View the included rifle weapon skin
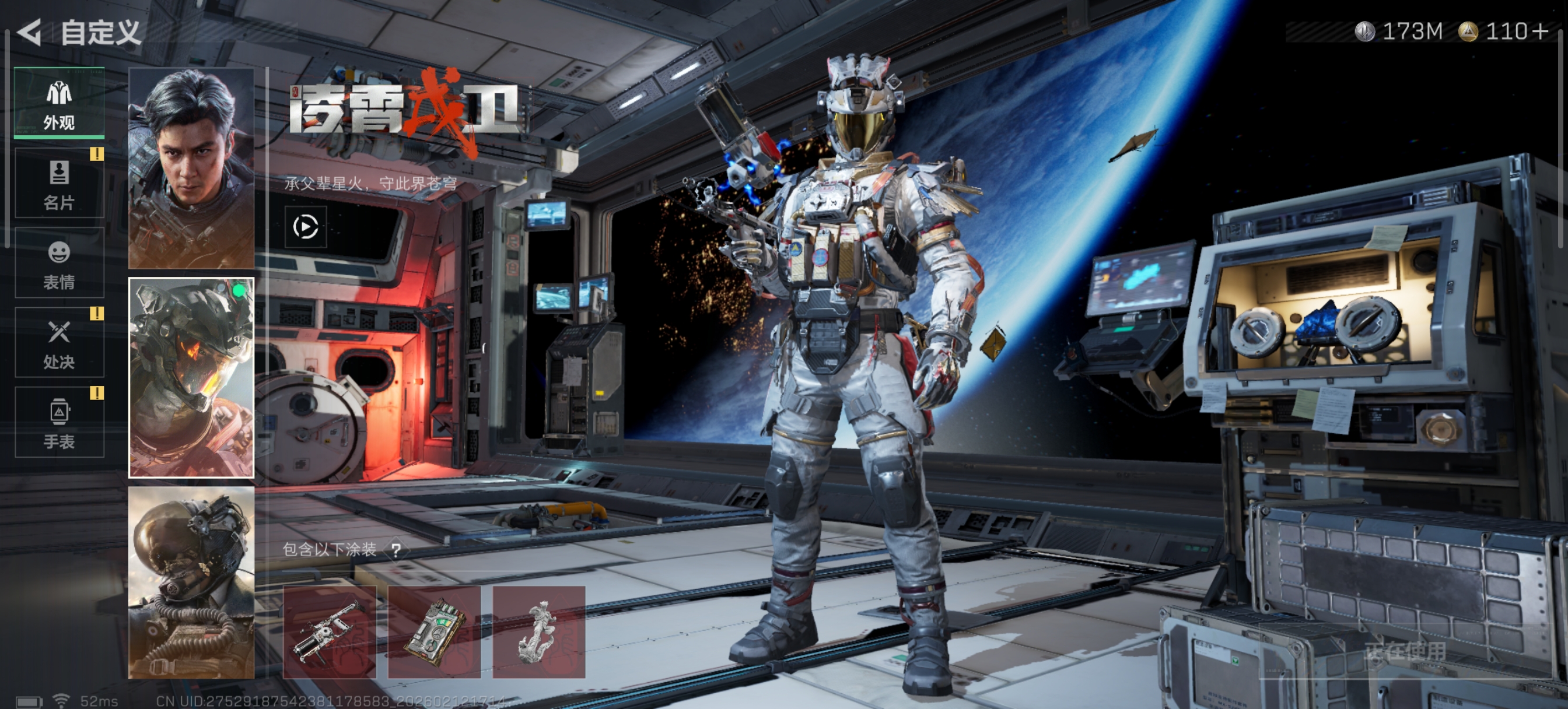This screenshot has width=1568, height=709. click(330, 632)
